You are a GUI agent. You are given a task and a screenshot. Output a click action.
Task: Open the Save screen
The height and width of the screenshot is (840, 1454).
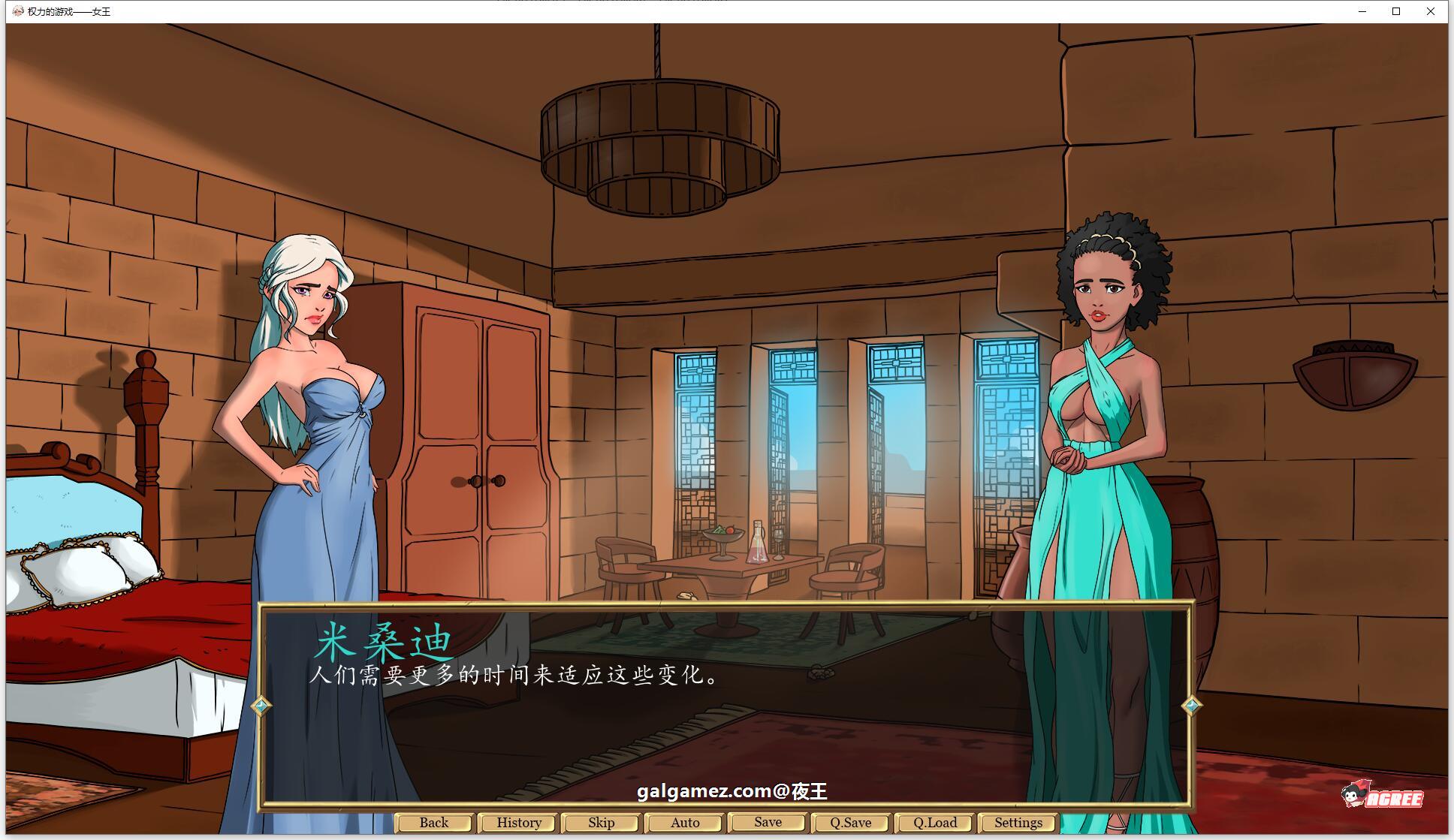pos(767,822)
